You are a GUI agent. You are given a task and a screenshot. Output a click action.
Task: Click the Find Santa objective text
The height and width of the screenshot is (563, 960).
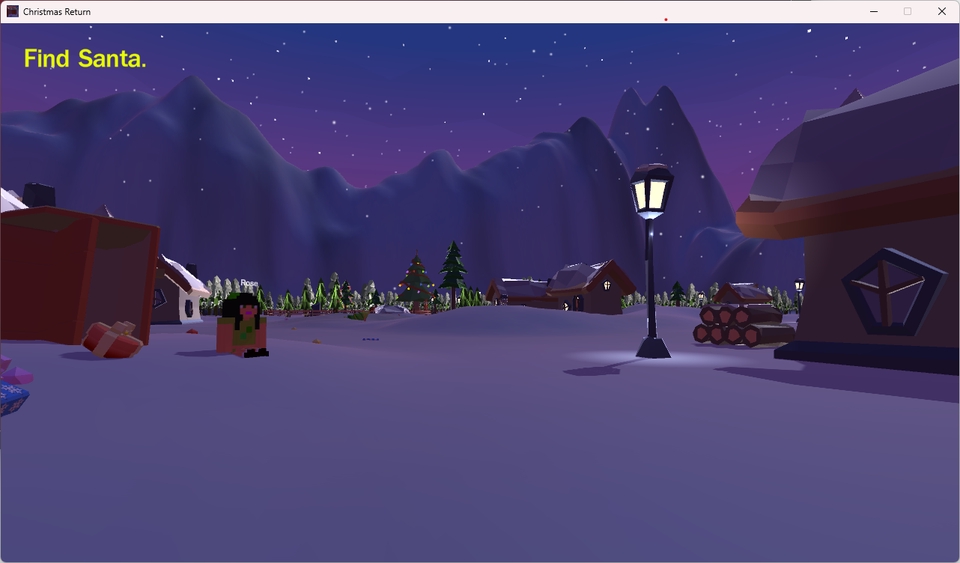point(85,59)
